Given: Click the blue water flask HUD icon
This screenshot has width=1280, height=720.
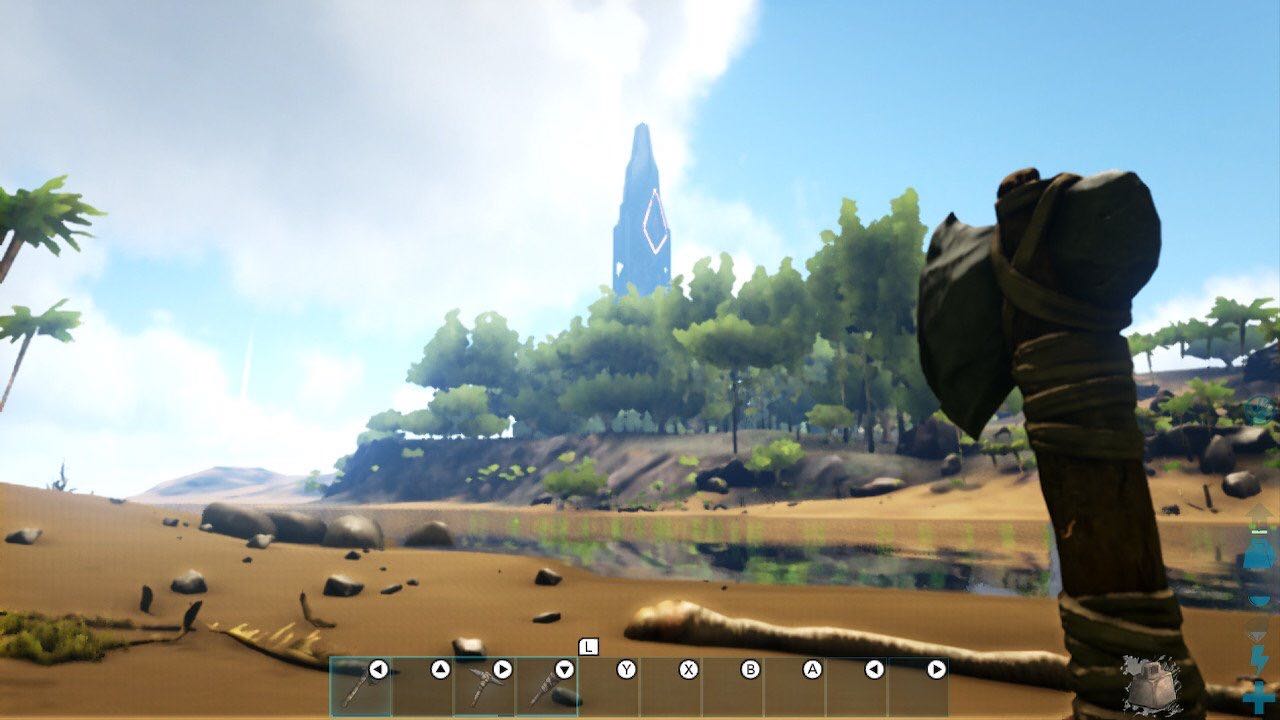Looking at the screenshot, I should pyautogui.click(x=1258, y=555).
